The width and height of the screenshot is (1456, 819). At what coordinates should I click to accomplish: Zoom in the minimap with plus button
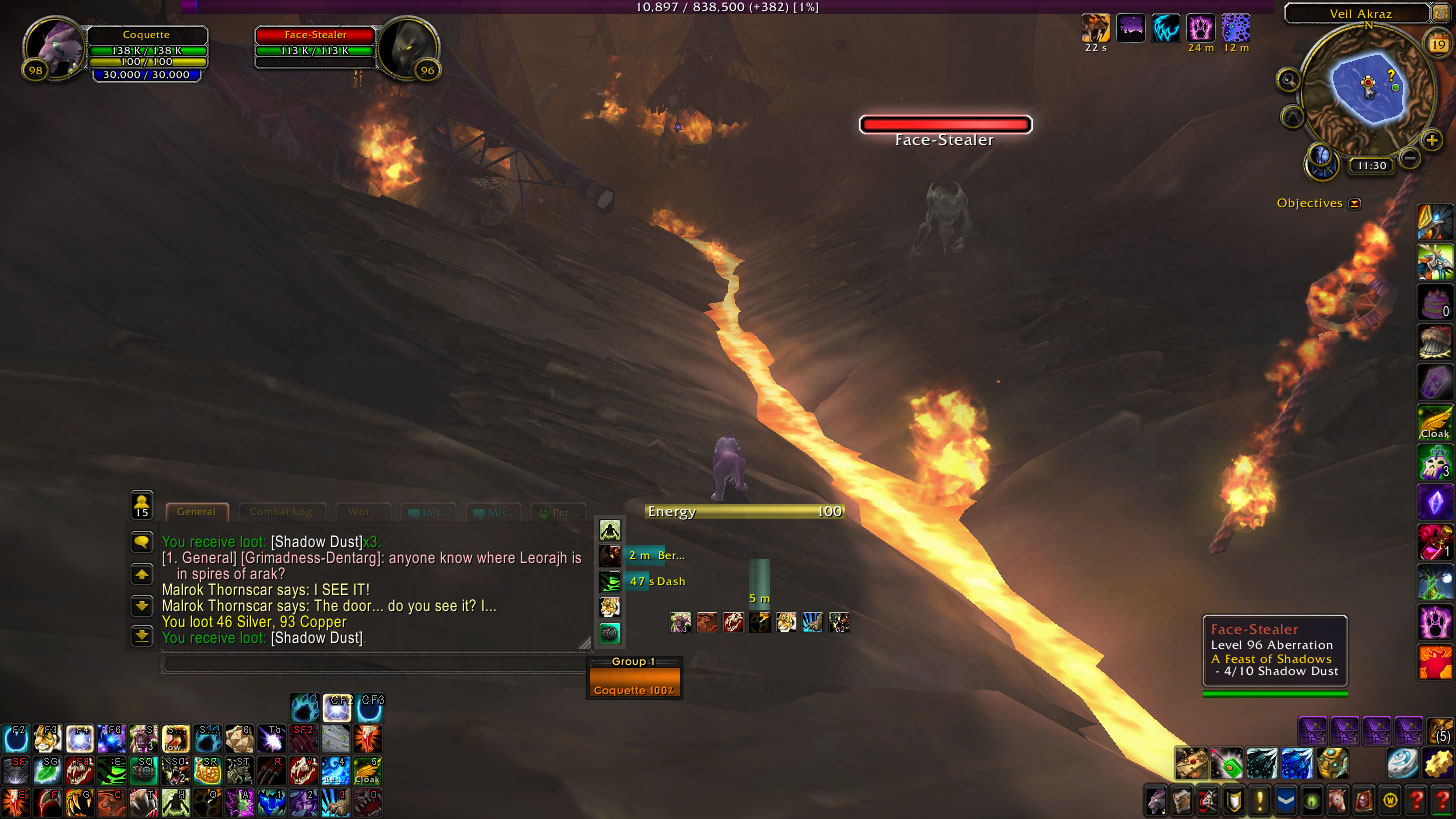1433,140
